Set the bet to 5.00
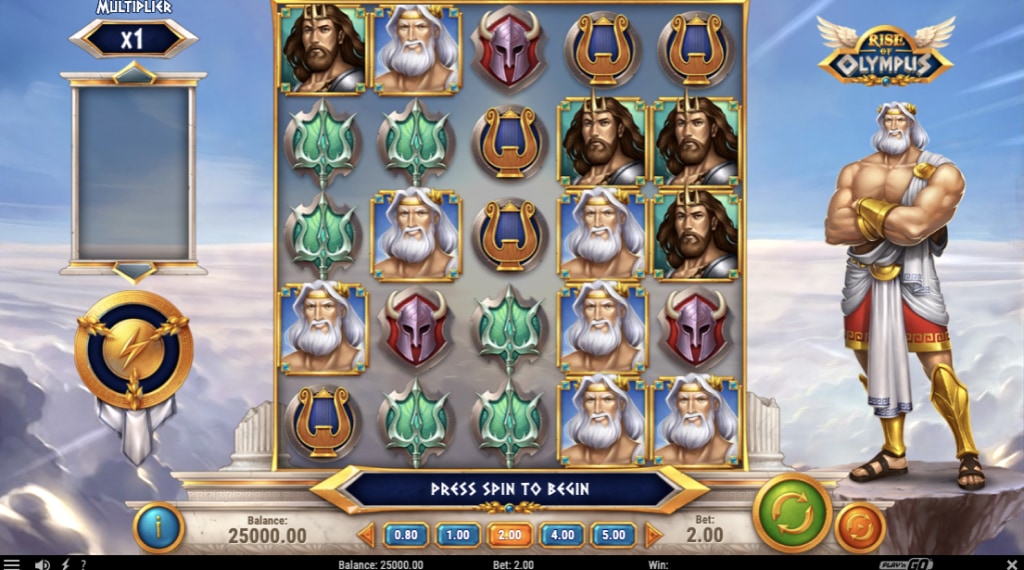This screenshot has width=1024, height=570. [x=614, y=535]
